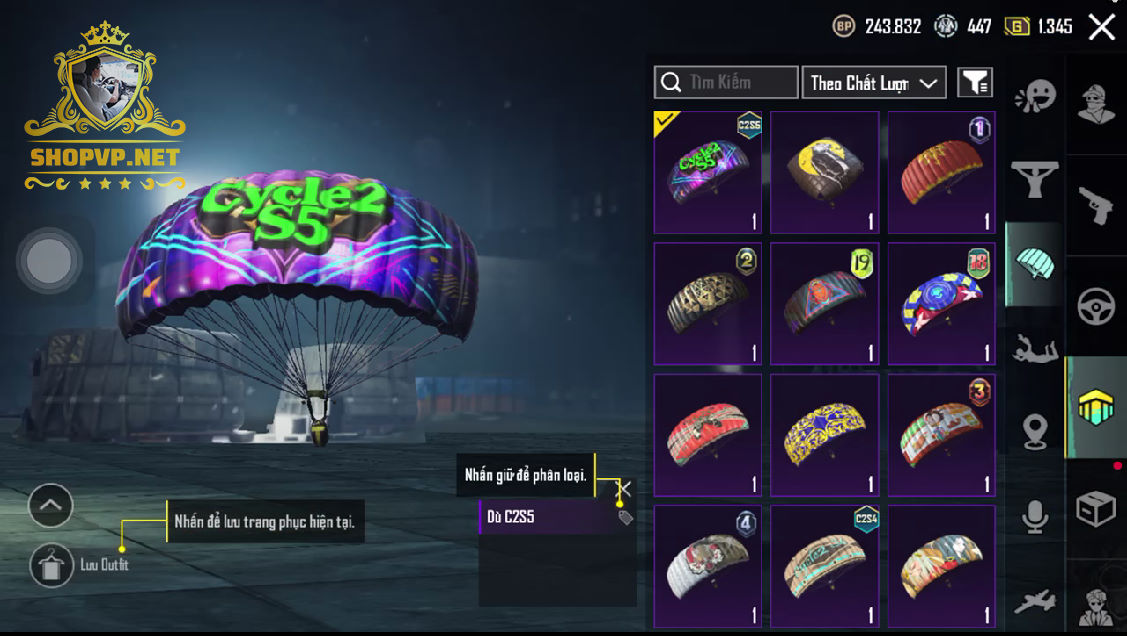Switch to the emote face tab

1035,97
